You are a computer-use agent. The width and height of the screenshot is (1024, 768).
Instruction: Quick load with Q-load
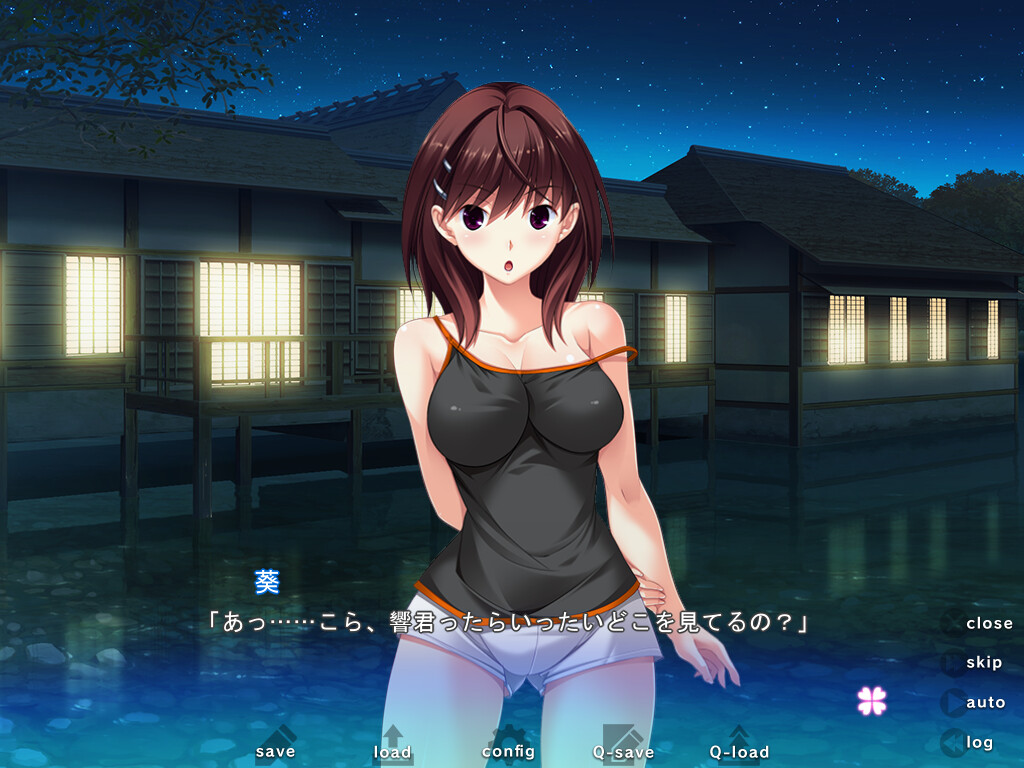coord(739,746)
